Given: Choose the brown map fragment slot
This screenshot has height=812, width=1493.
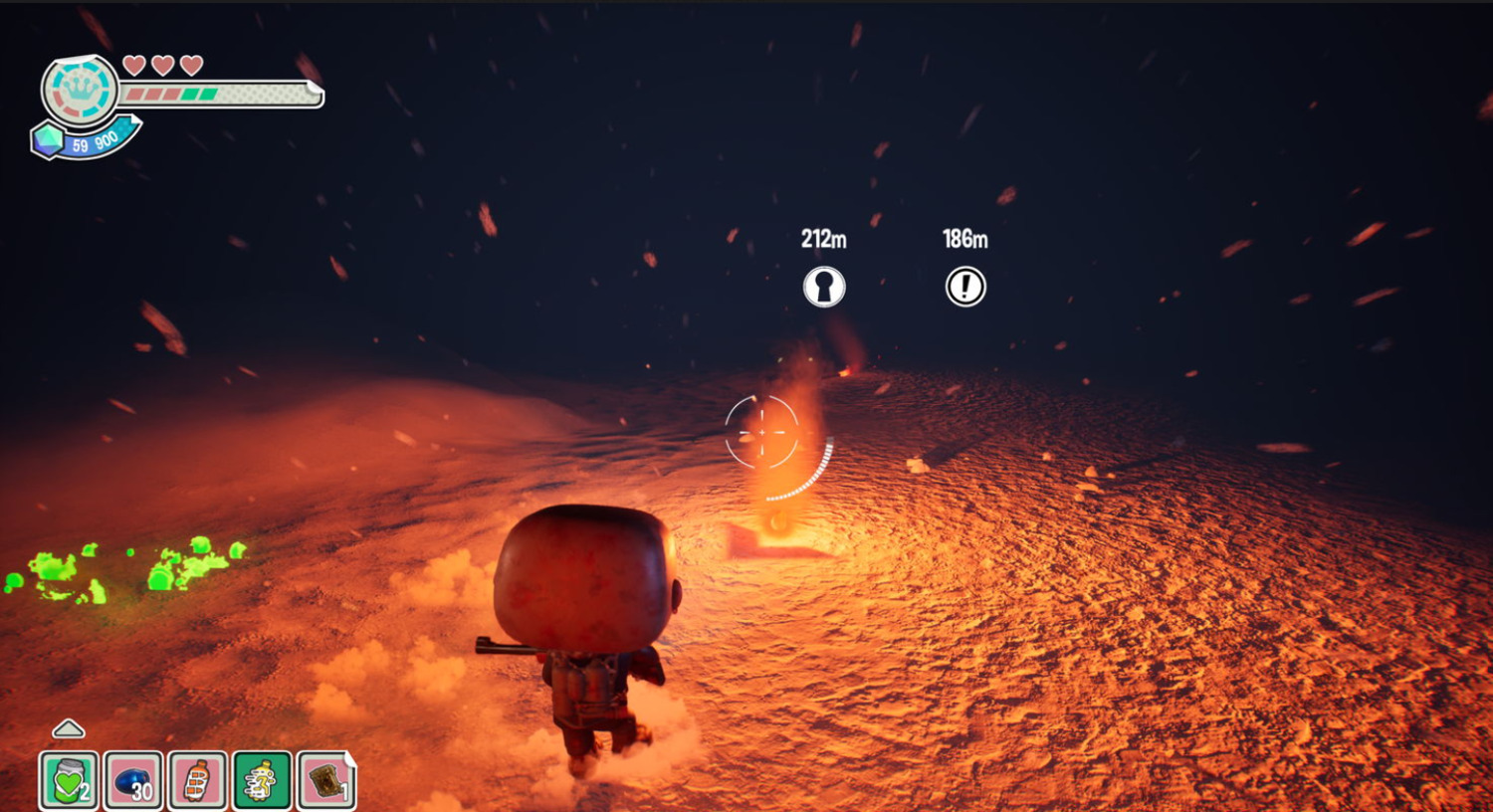Looking at the screenshot, I should coord(326,780).
